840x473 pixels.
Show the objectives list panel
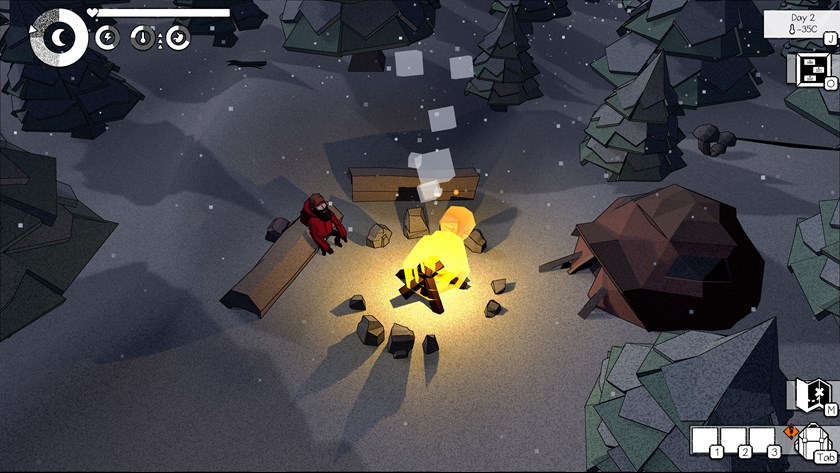[x=809, y=68]
